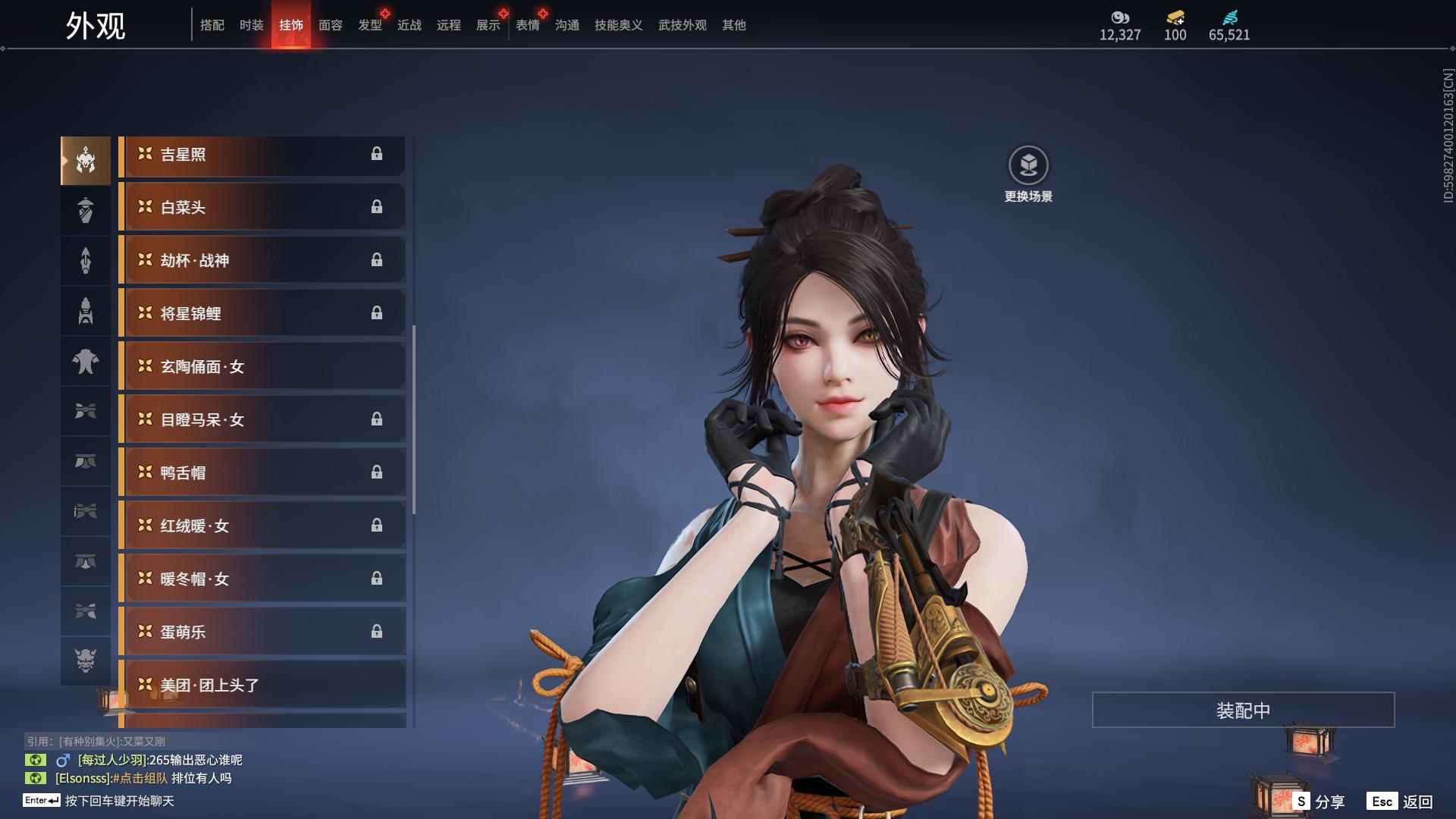Choose the 吉星照 accessory
Viewport: 1456px width, 819px height.
coord(262,155)
